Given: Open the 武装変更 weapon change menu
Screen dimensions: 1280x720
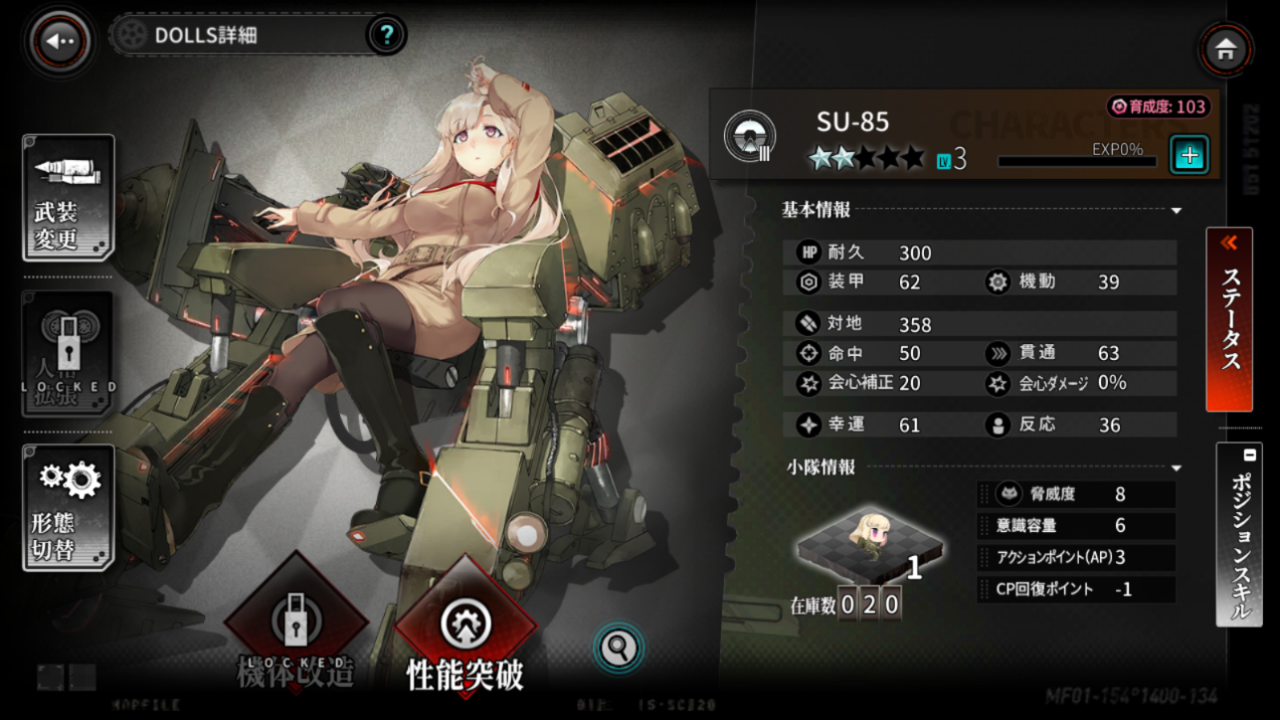Looking at the screenshot, I should click(68, 198).
